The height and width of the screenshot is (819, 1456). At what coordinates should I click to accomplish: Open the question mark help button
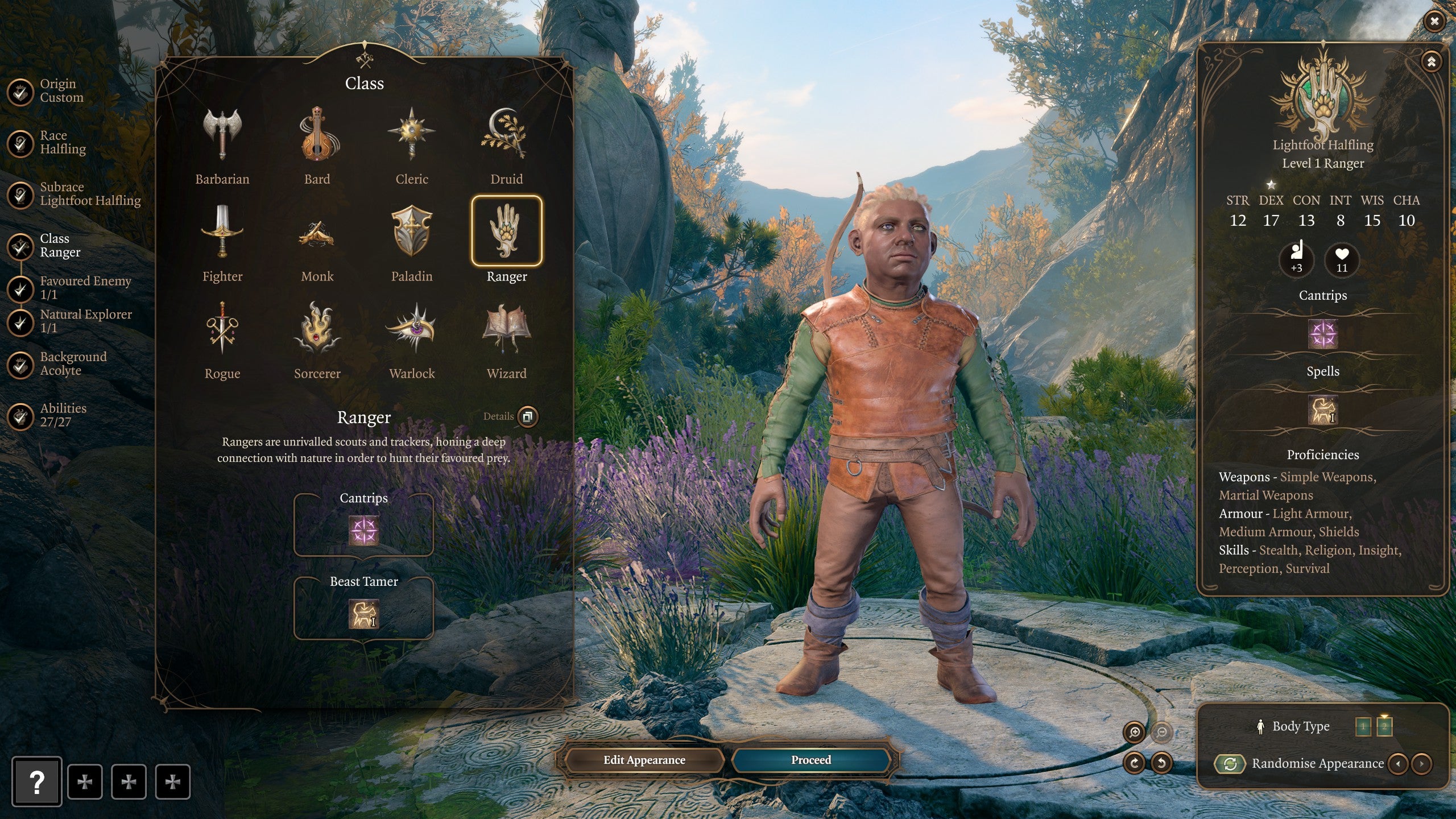point(36,782)
